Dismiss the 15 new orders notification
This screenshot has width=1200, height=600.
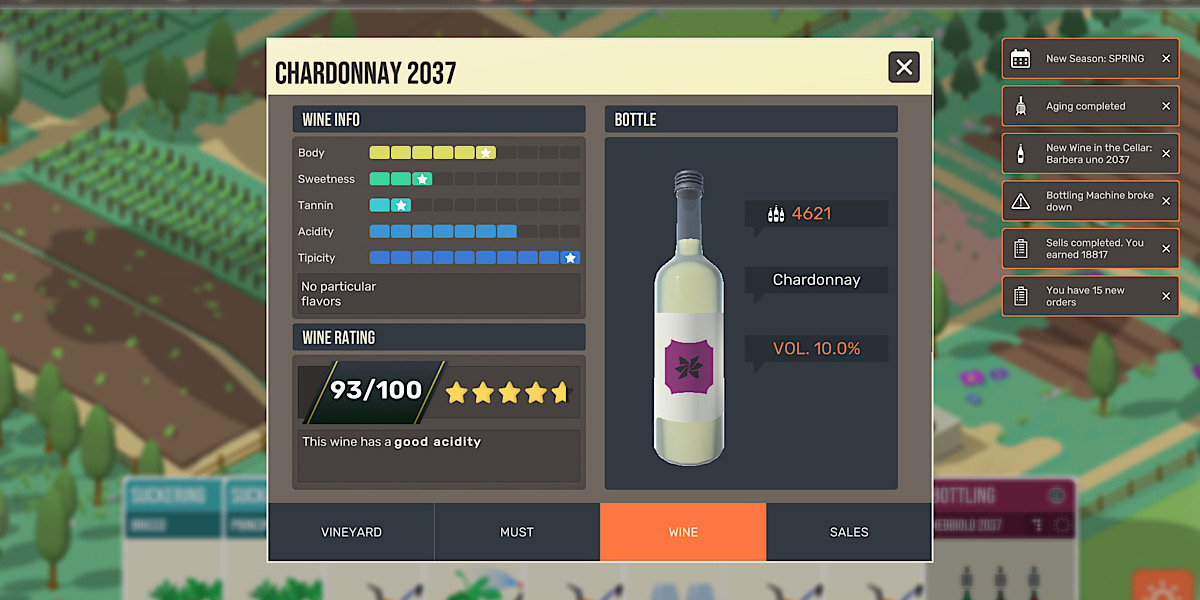[1166, 296]
